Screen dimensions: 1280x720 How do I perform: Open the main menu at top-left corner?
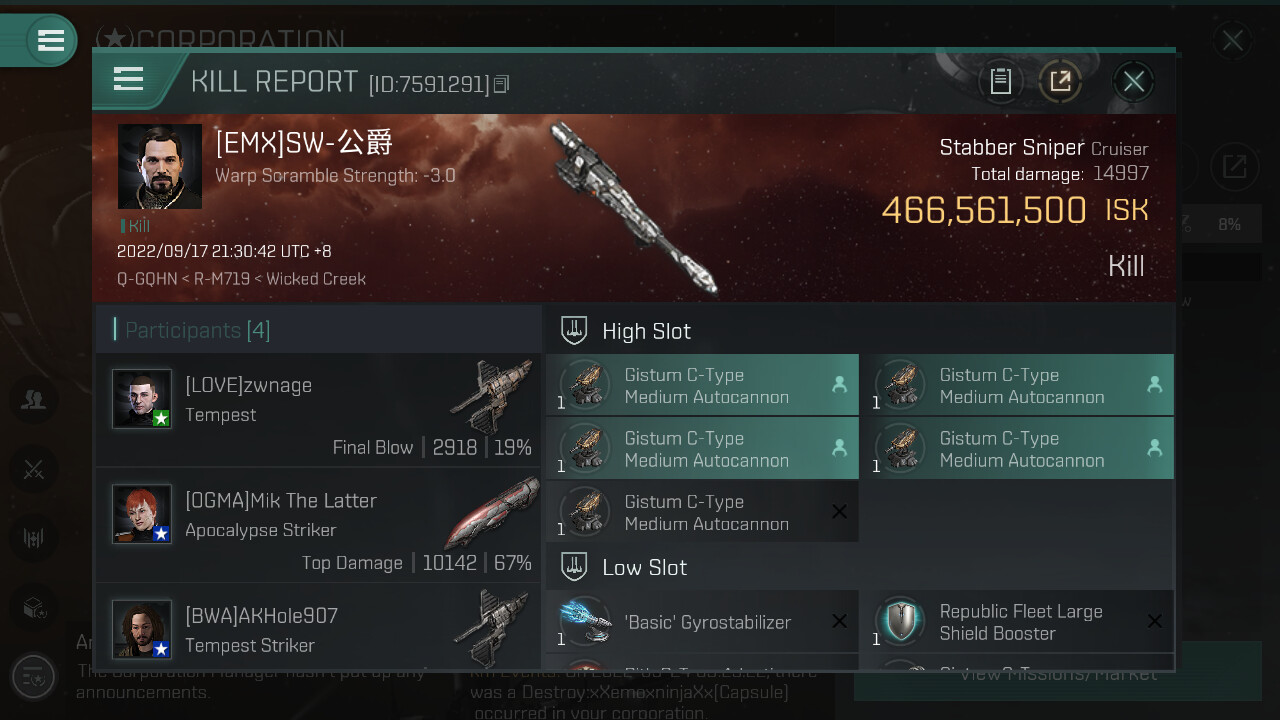[x=50, y=41]
